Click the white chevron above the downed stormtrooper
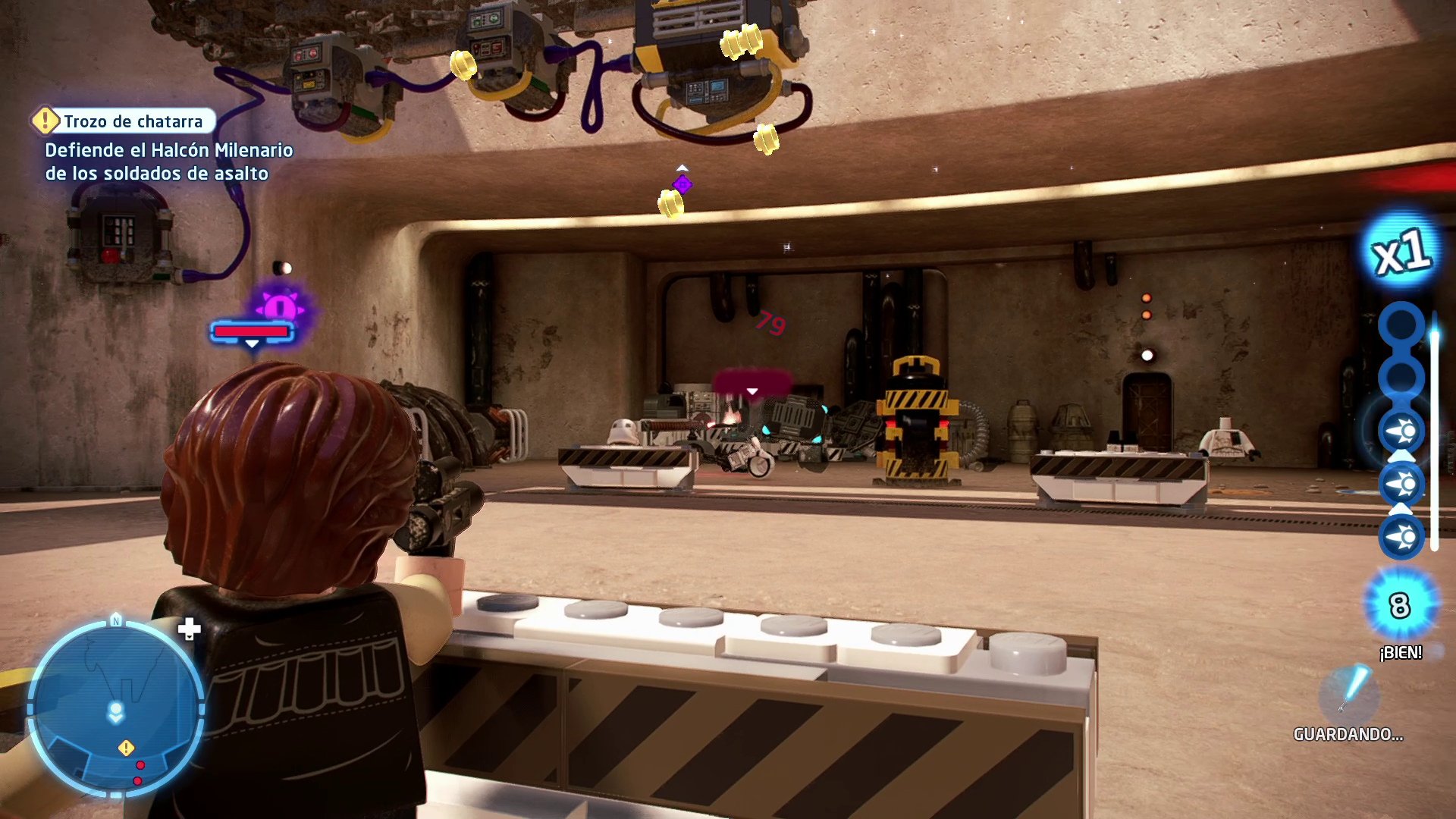This screenshot has width=1456, height=819. tap(752, 389)
